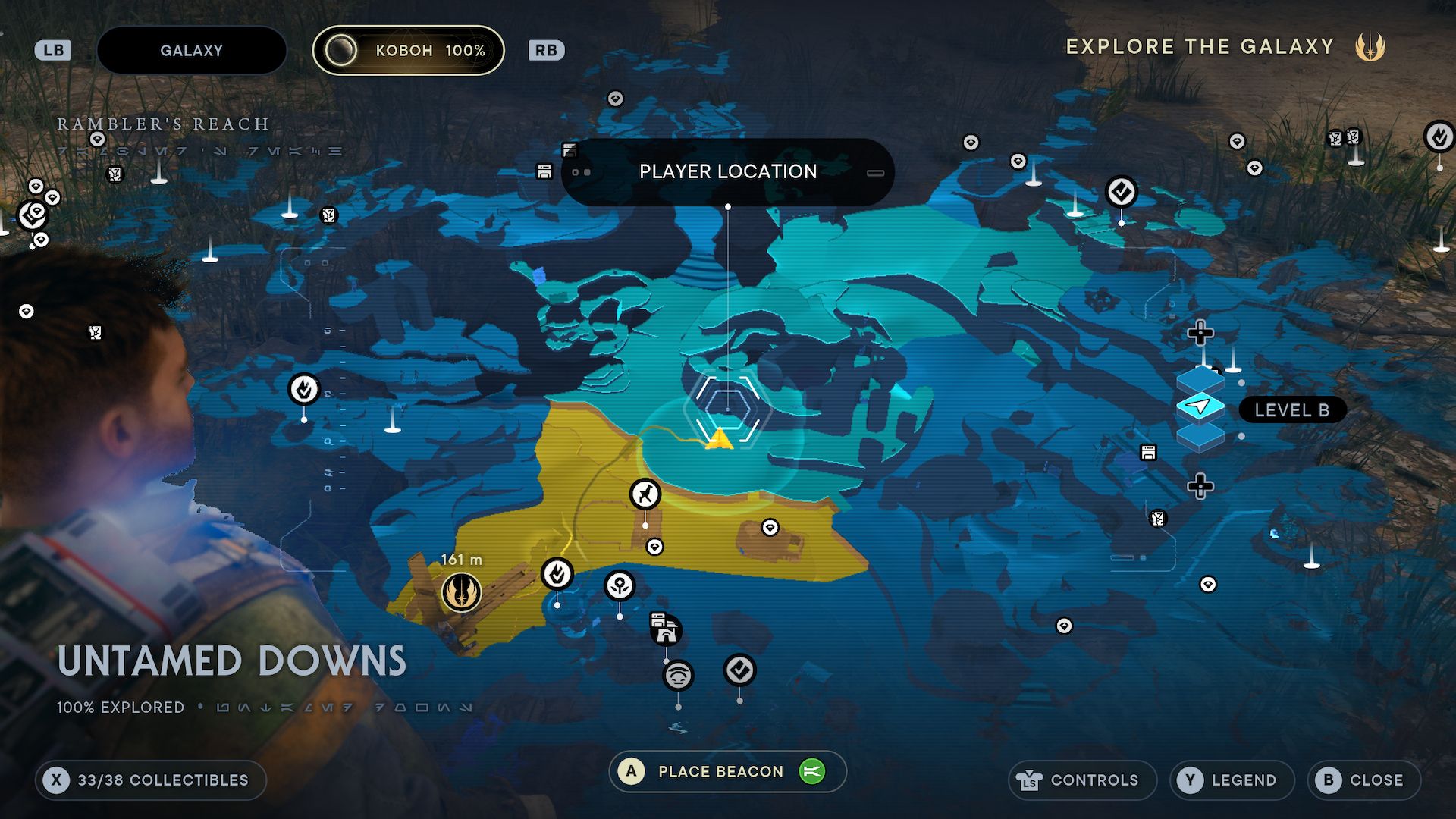
Task: Open the map Controls help
Action: click(1081, 780)
